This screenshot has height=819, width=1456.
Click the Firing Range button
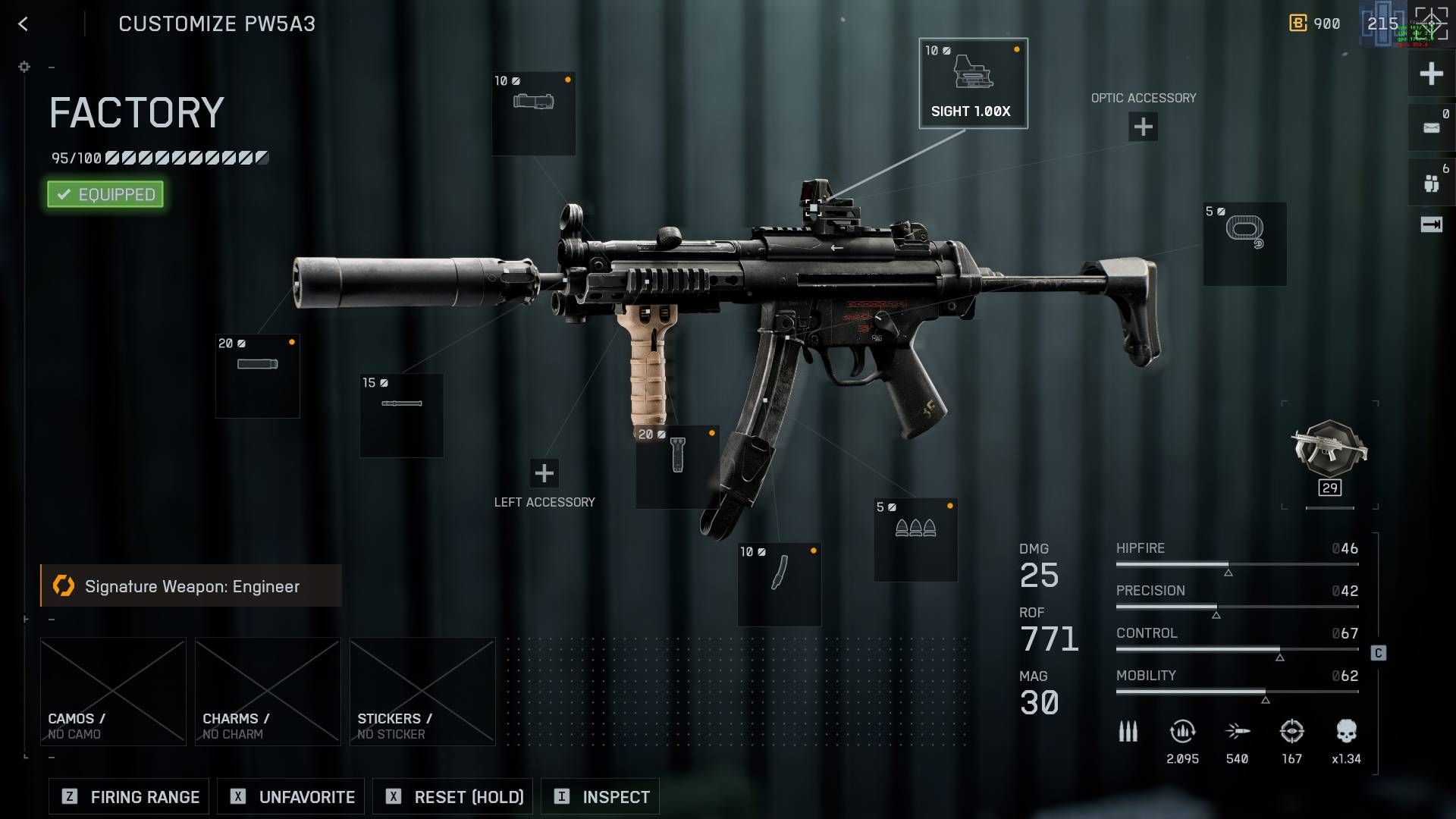pyautogui.click(x=127, y=796)
